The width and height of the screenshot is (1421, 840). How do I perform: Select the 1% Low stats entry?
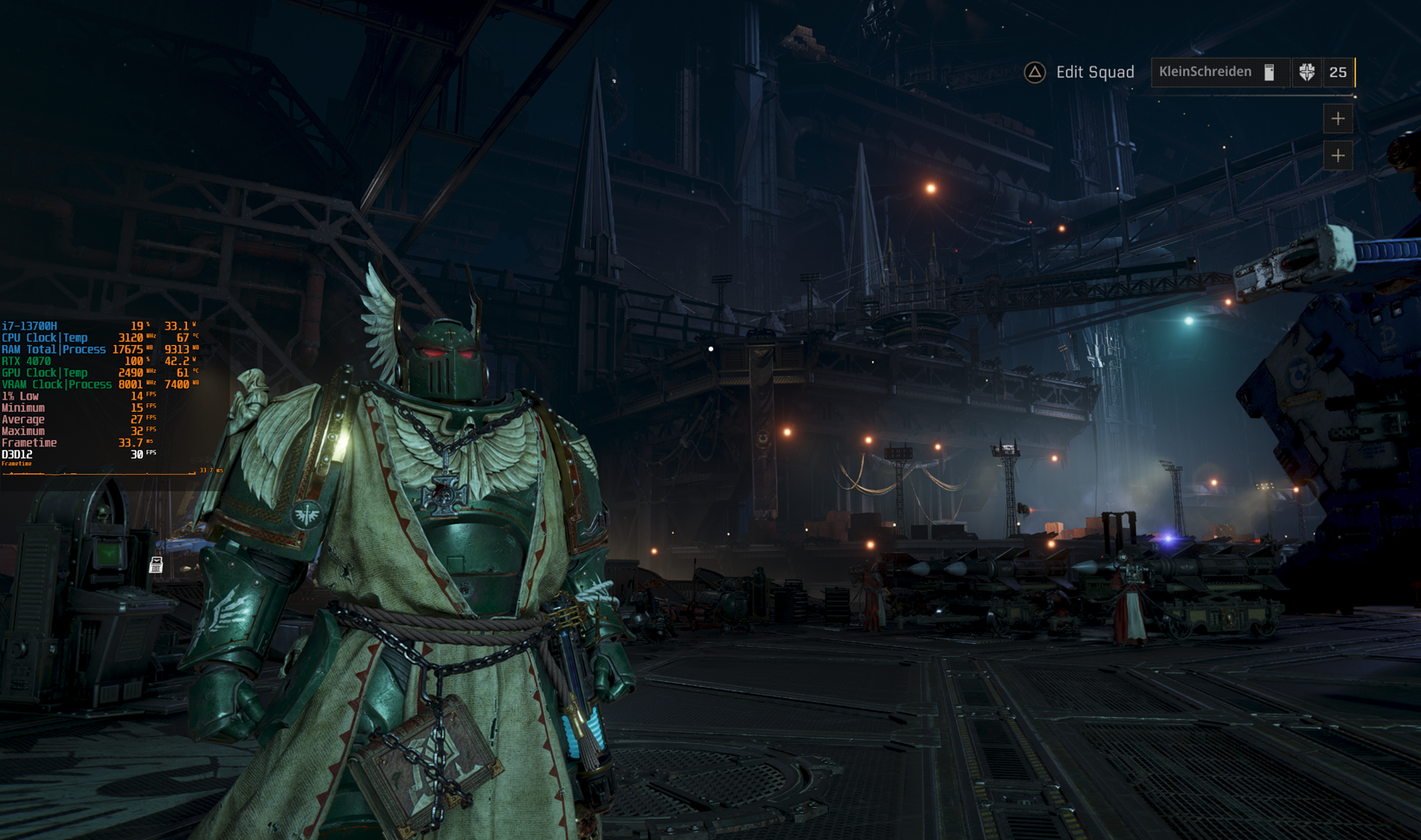[21, 395]
